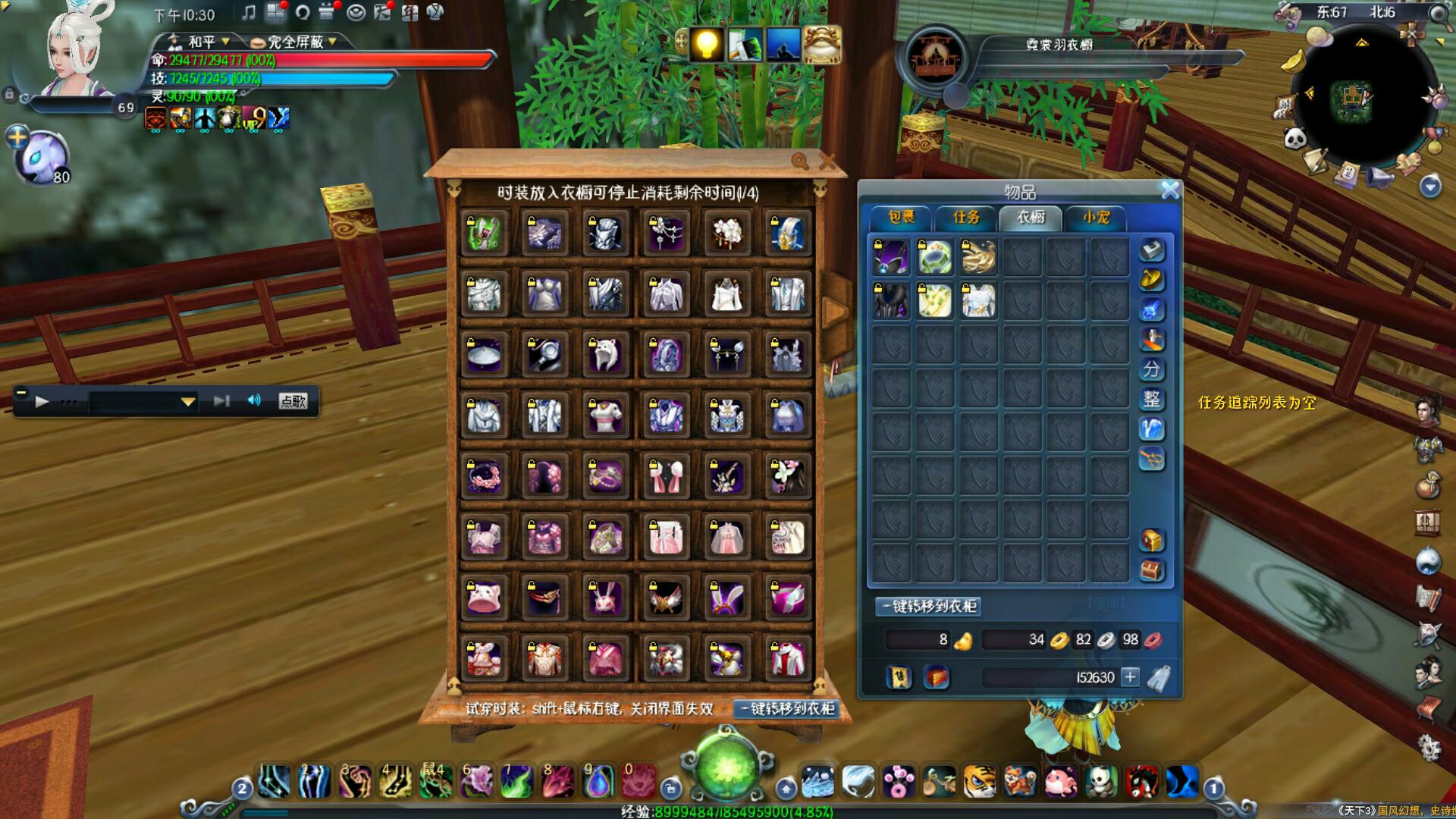Select the 衣橱 tab

click(1031, 218)
